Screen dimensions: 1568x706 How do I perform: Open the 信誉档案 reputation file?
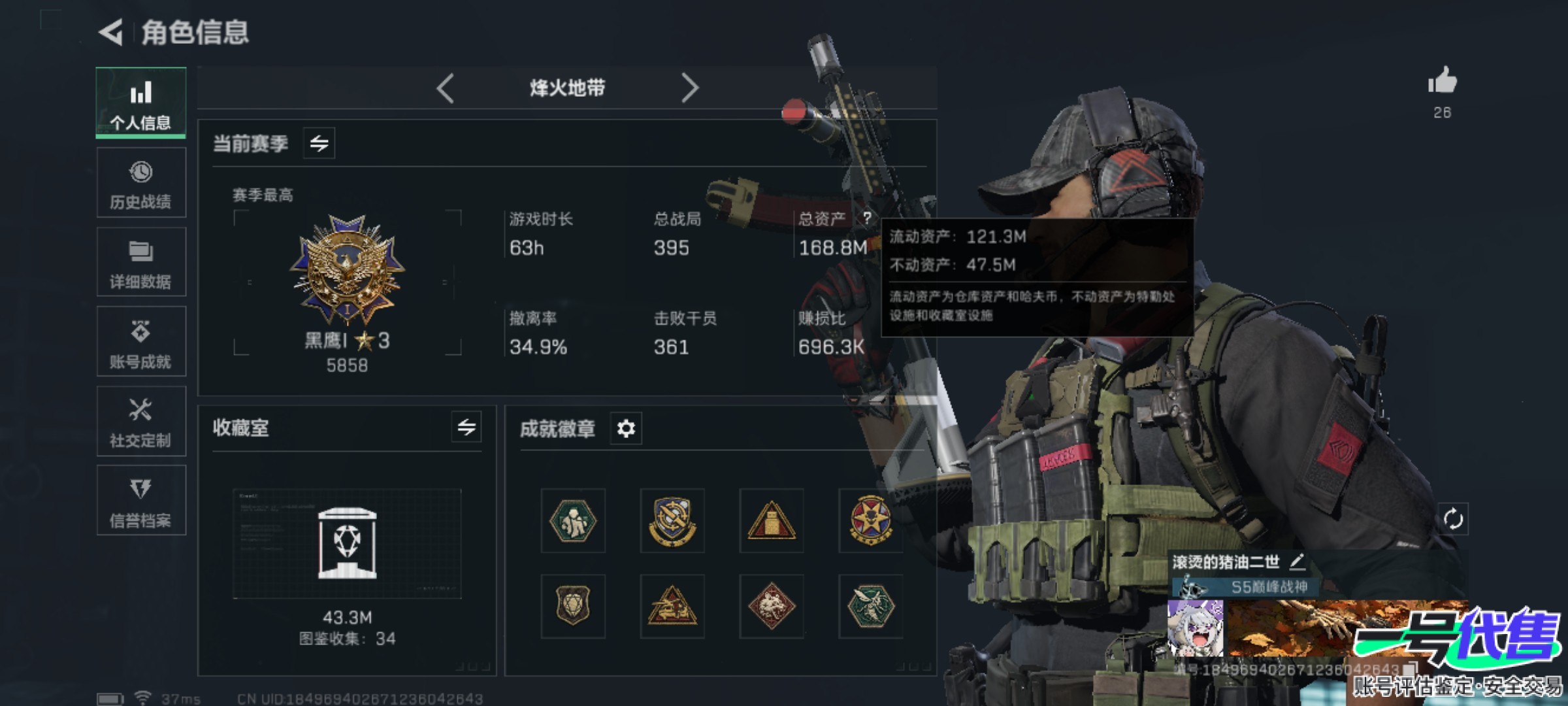pos(141,501)
